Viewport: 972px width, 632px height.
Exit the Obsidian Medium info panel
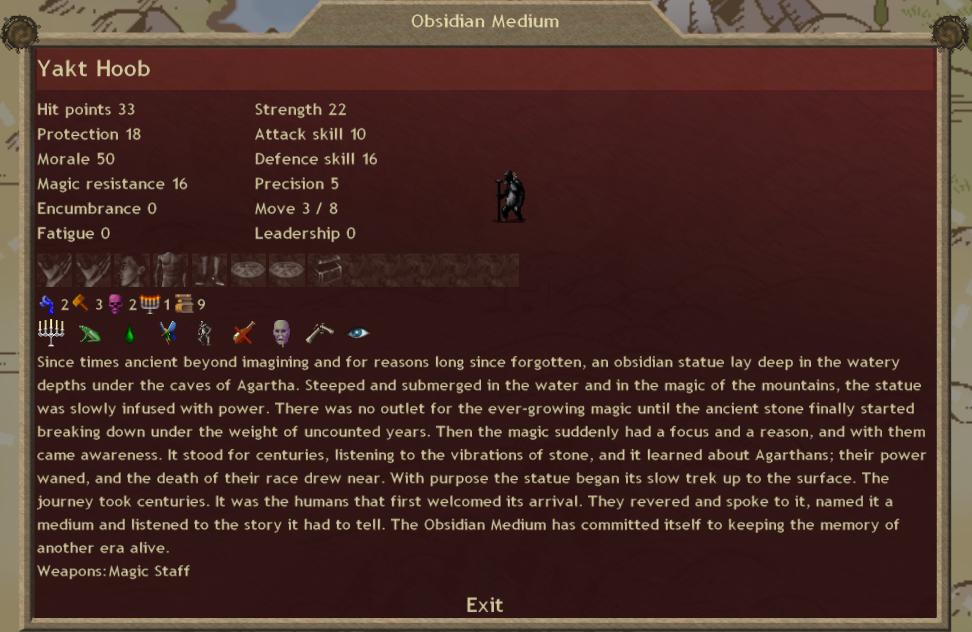[x=484, y=605]
